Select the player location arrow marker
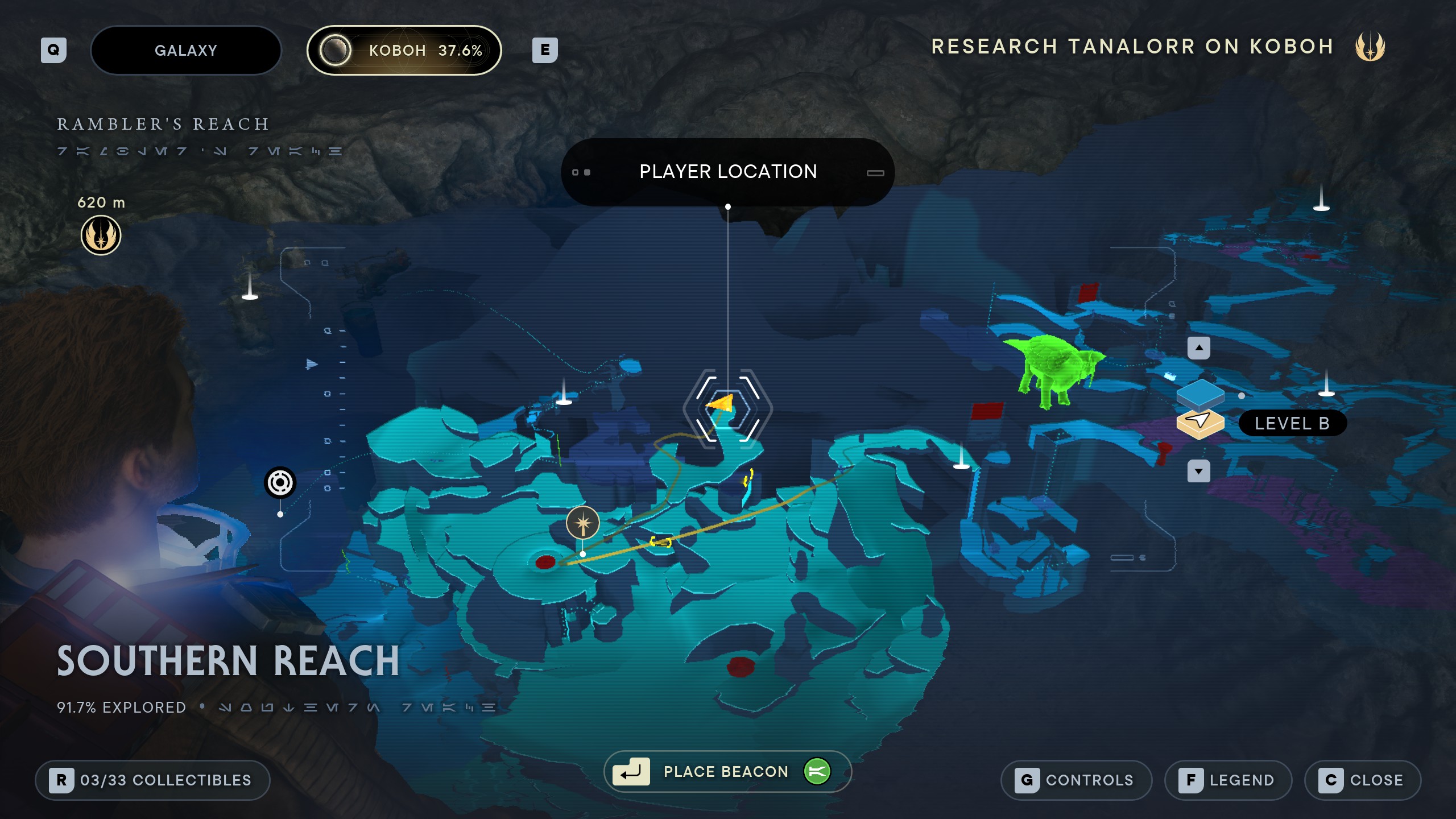This screenshot has width=1456, height=819. click(722, 404)
